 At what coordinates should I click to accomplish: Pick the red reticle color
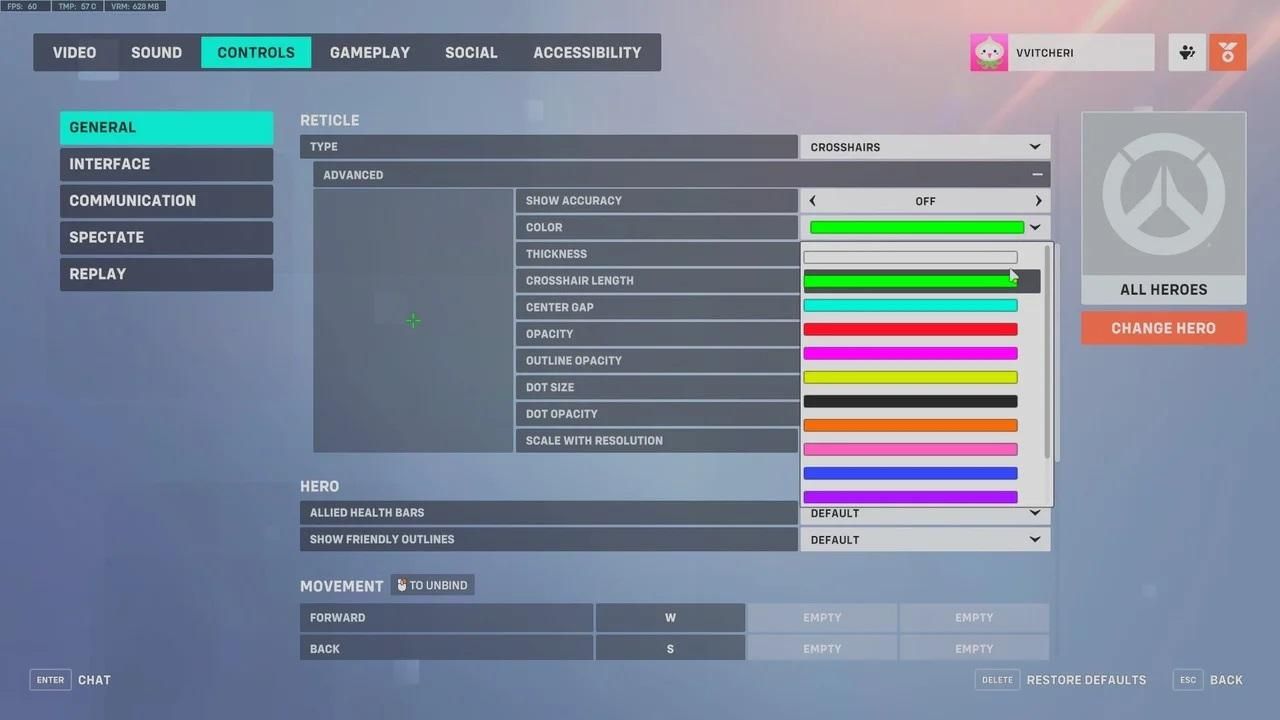(x=910, y=329)
